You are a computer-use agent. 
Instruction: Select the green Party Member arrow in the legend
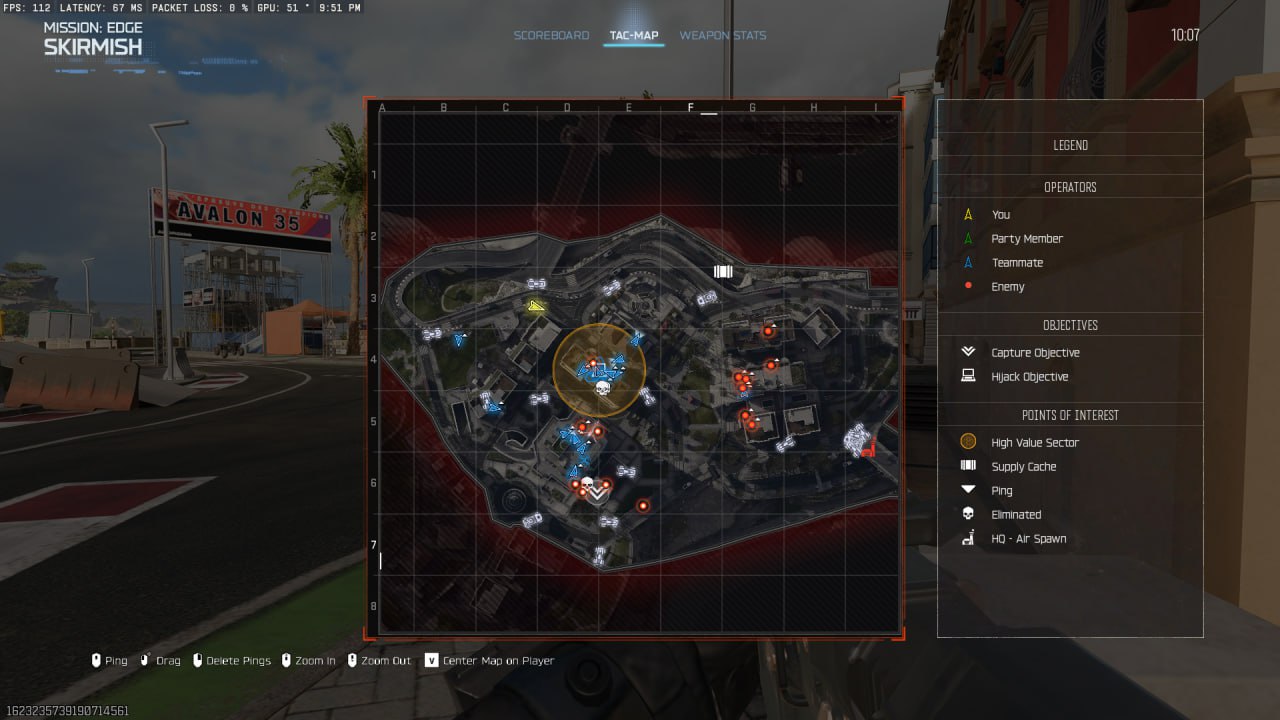[x=967, y=238]
